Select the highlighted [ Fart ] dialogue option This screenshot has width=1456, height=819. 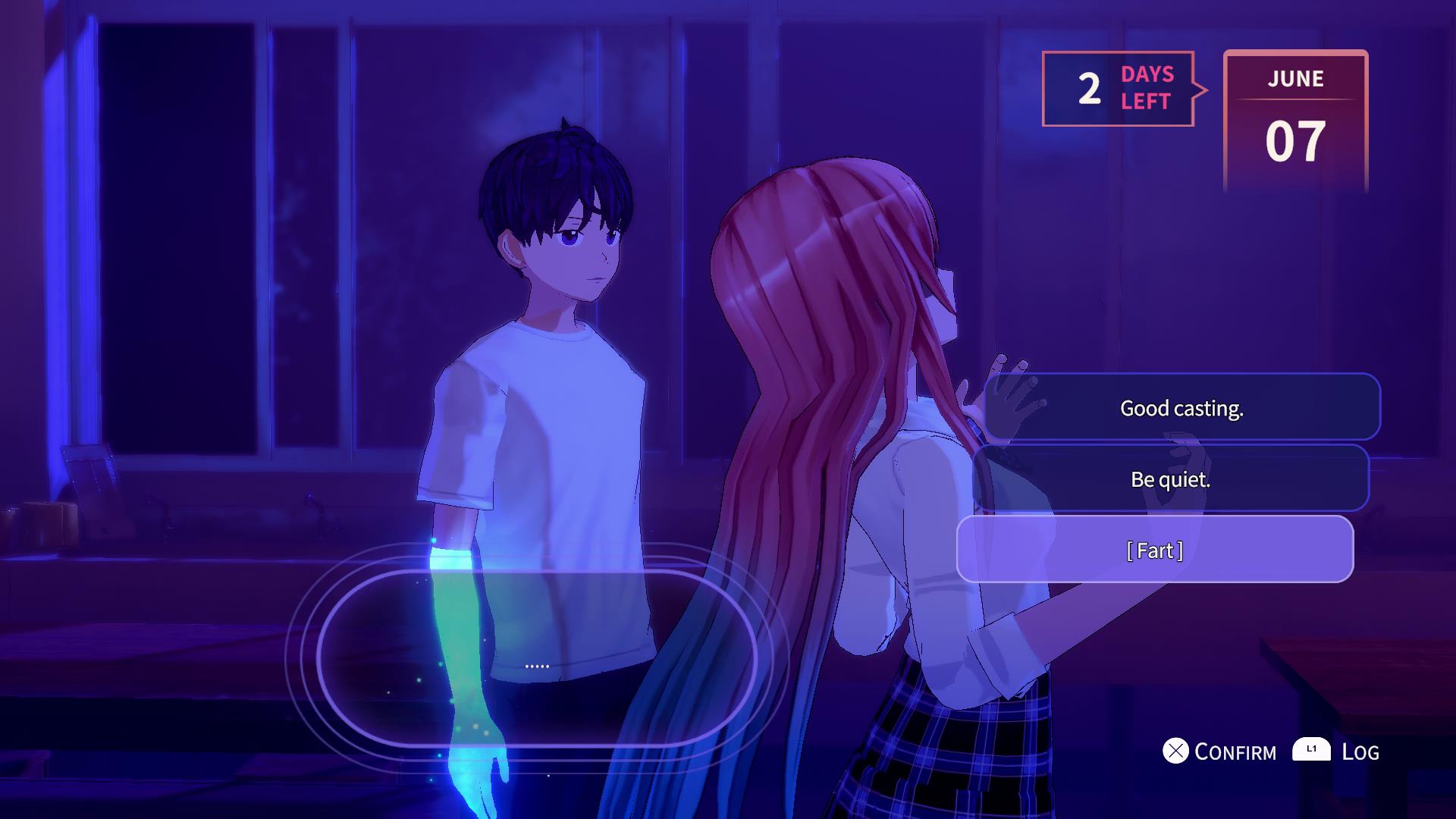(1156, 551)
